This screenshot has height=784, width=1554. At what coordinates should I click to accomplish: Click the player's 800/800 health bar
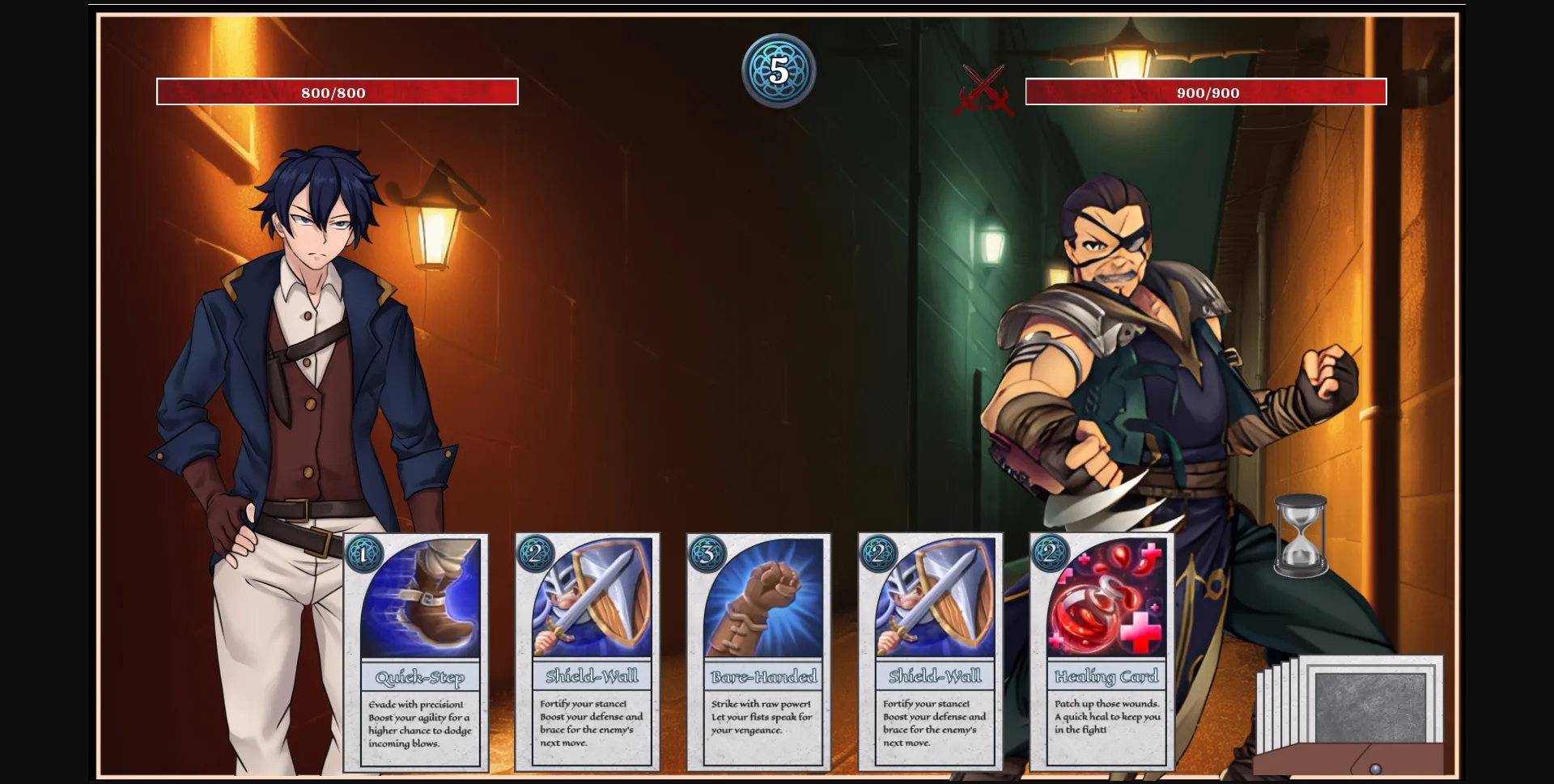[x=336, y=91]
